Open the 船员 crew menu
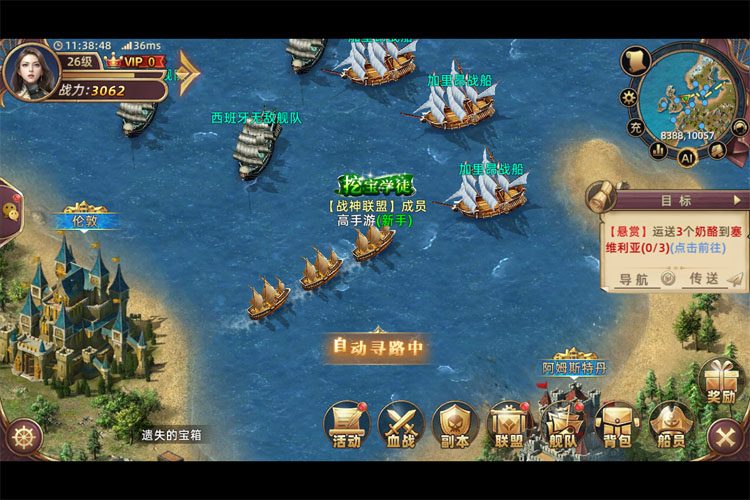The width and height of the screenshot is (750, 500). point(671,426)
